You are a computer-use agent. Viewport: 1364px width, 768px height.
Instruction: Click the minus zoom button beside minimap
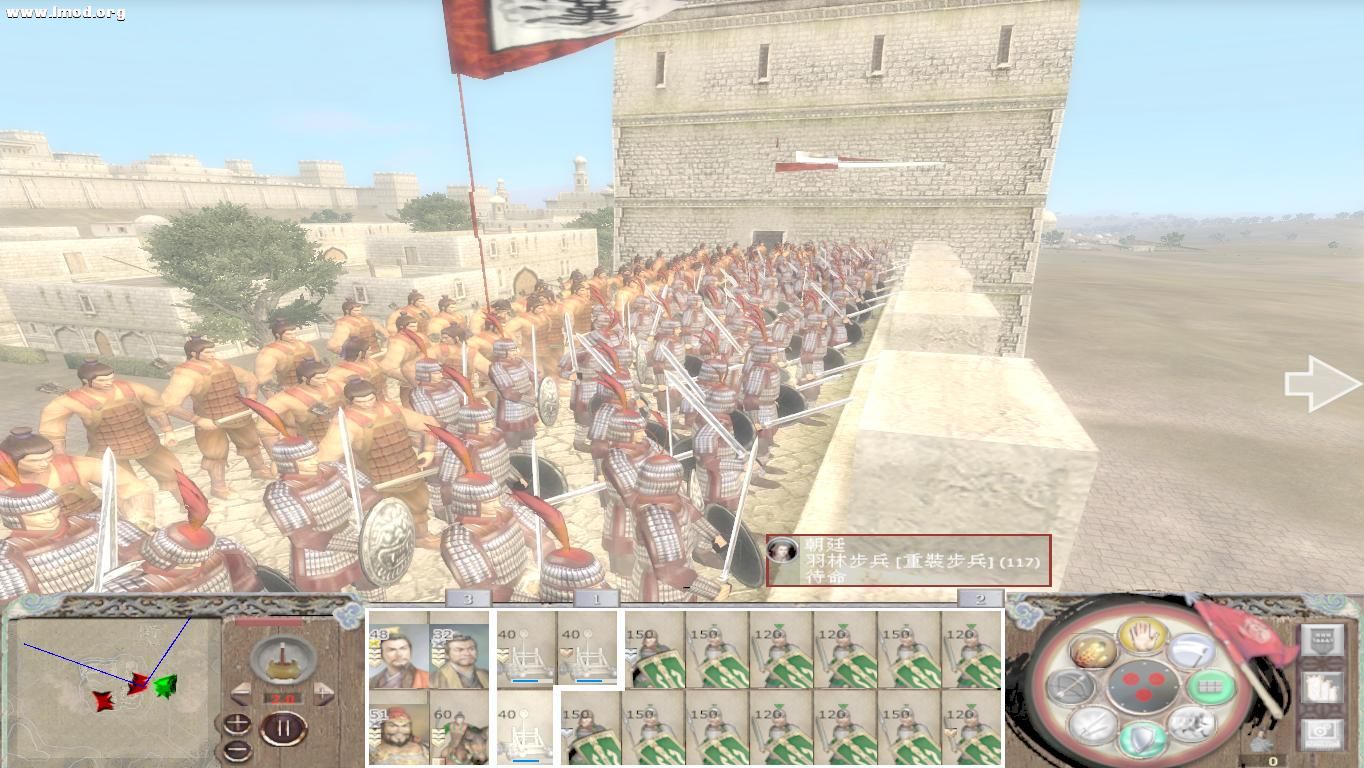tap(238, 748)
